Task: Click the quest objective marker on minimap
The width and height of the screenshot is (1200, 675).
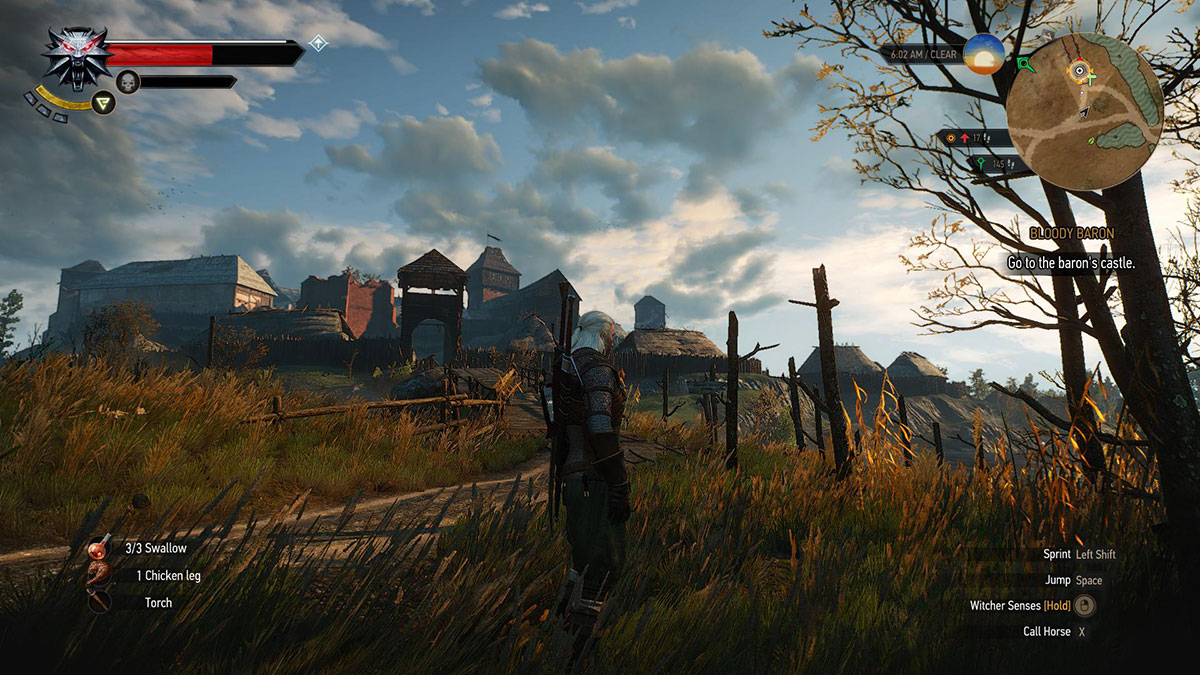Action: (x=1080, y=70)
